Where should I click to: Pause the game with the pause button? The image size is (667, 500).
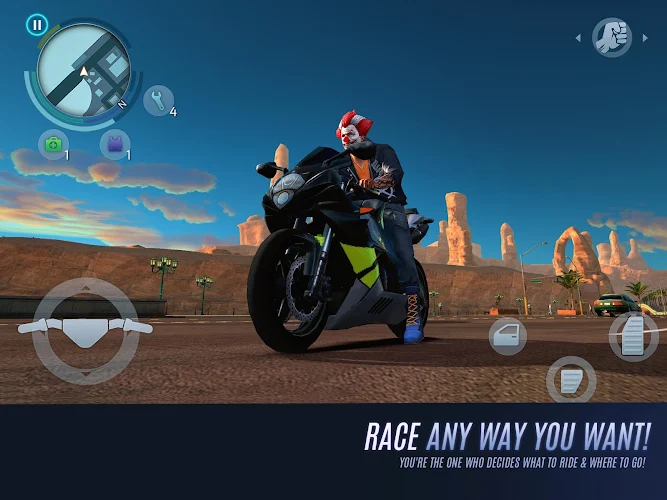click(38, 24)
